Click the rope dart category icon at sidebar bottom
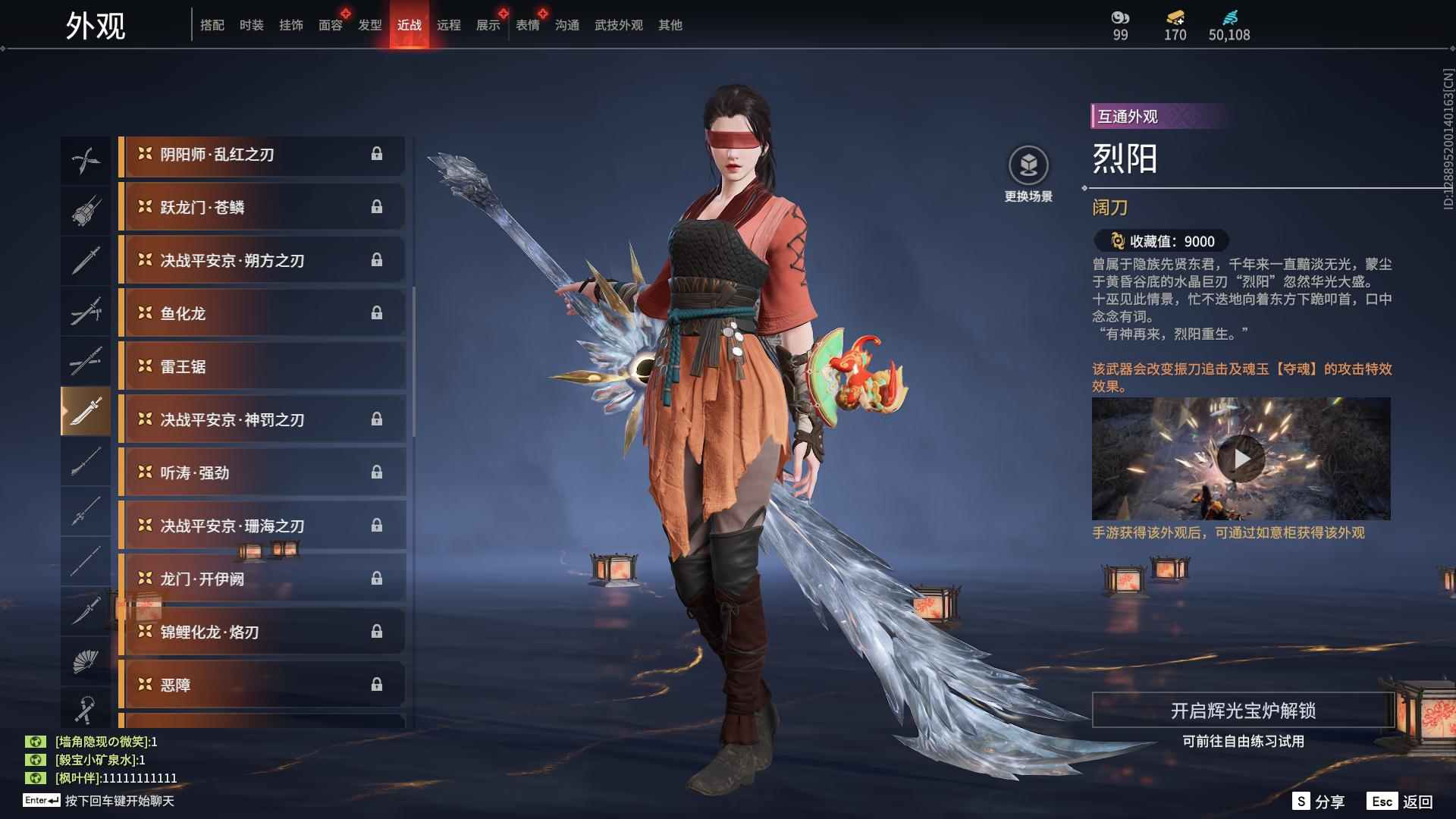The image size is (1456, 819). 86,709
